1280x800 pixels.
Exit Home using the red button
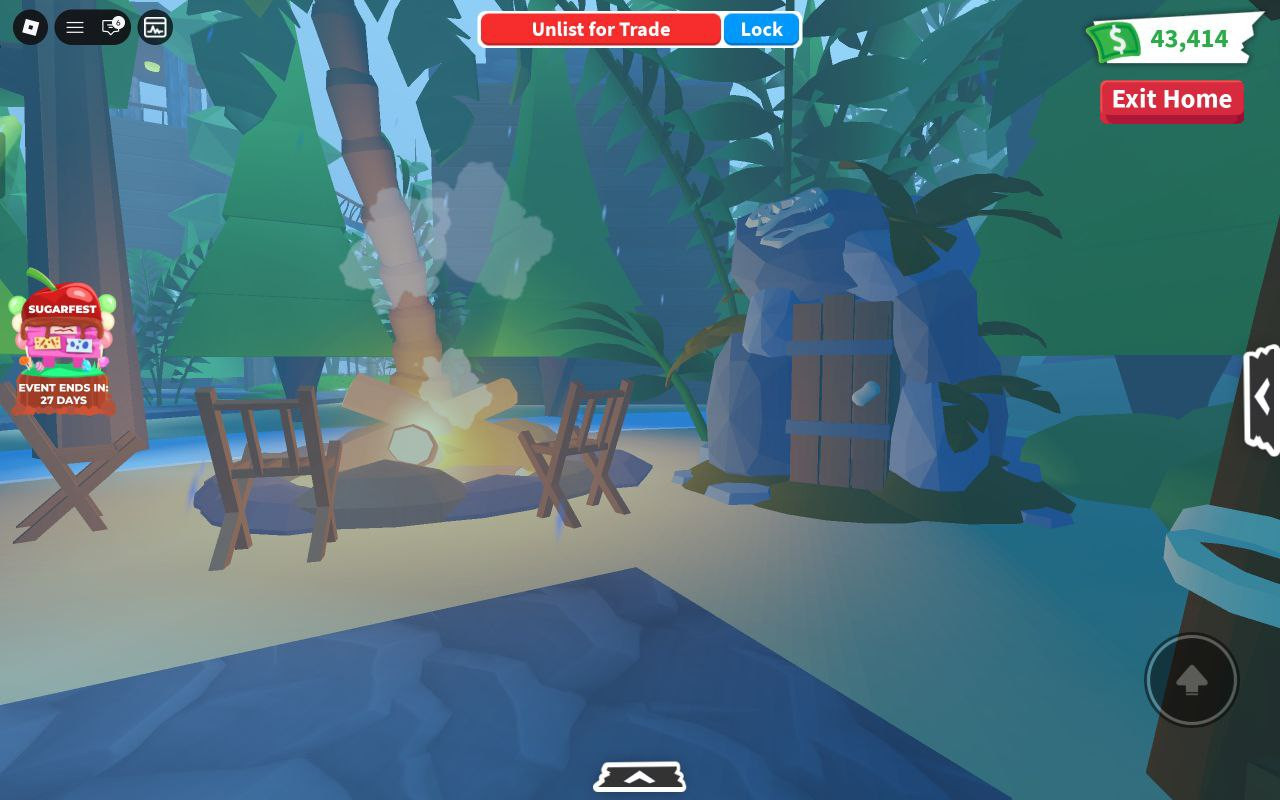click(1171, 100)
